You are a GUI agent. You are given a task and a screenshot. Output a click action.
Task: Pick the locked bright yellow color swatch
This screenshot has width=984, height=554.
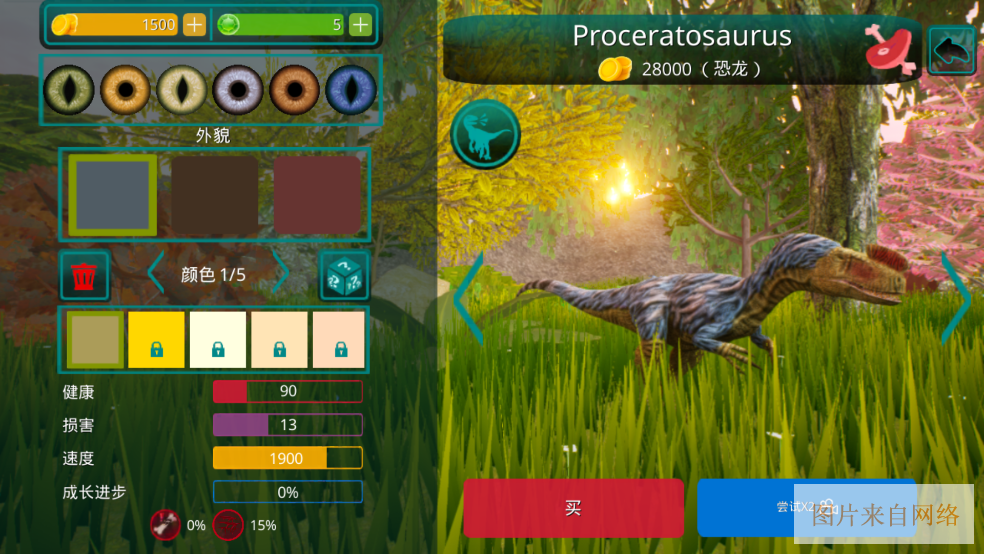click(156, 339)
